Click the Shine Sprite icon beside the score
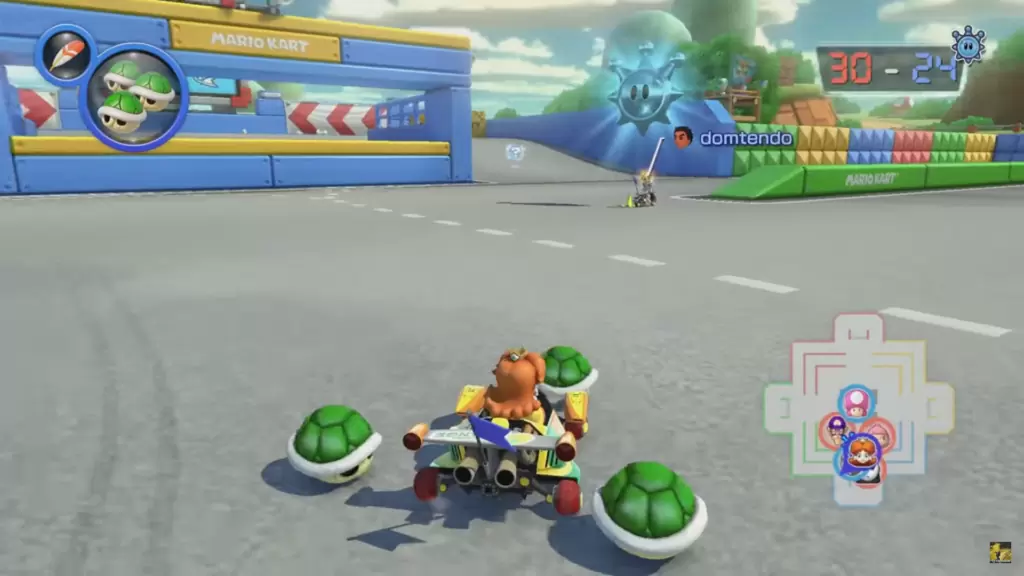 [x=967, y=46]
